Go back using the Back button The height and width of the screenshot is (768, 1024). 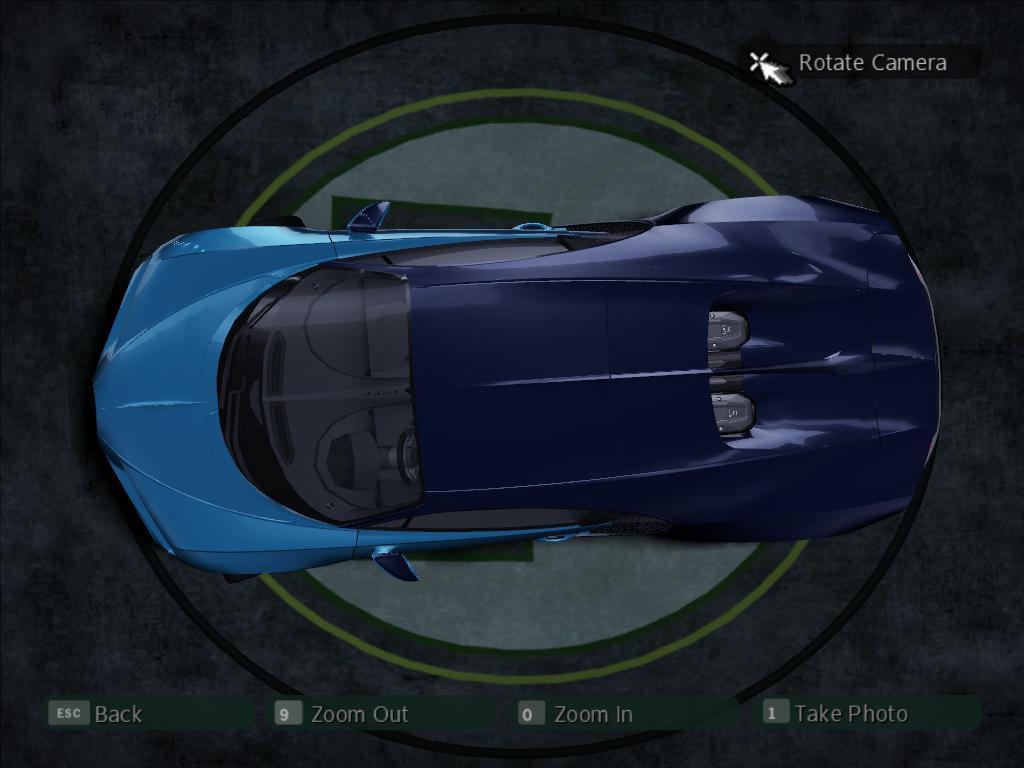pos(118,714)
